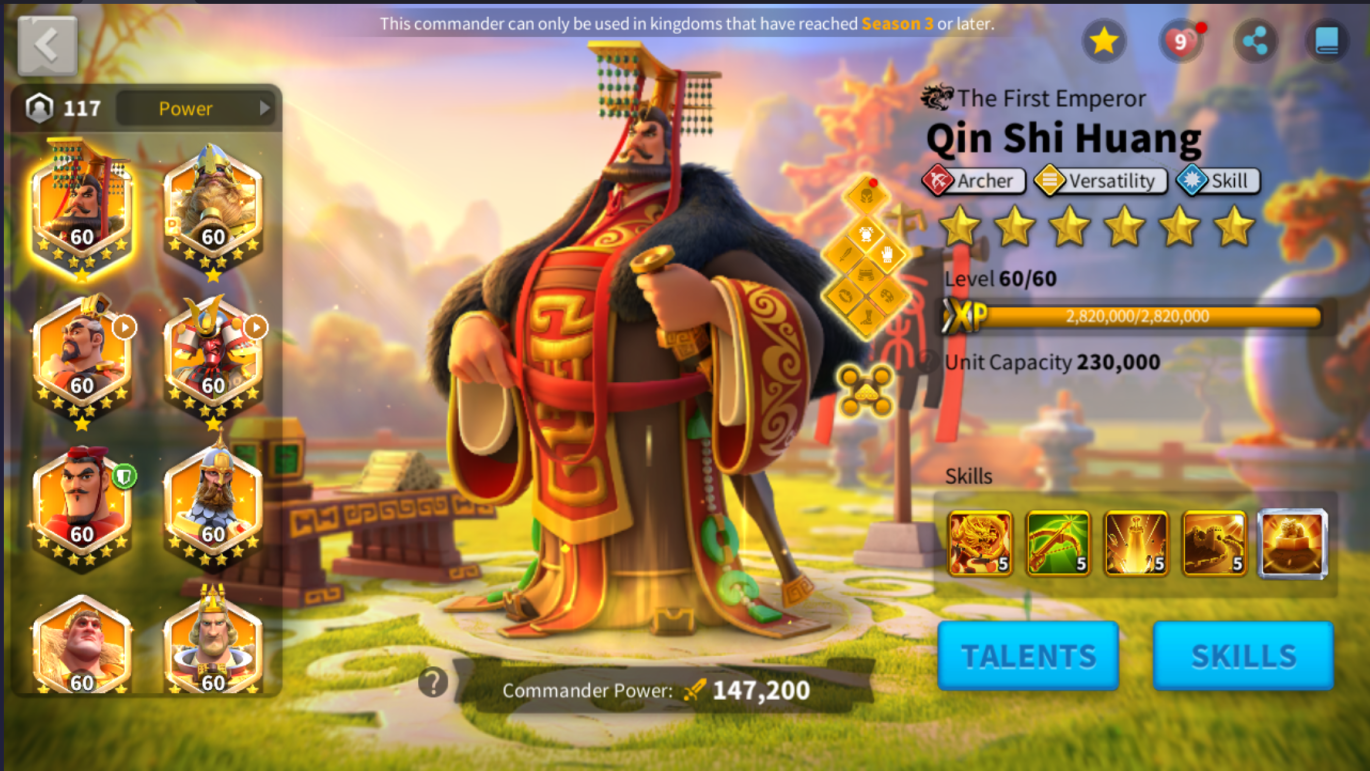View the golden dragon skill
Image resolution: width=1370 pixels, height=771 pixels.
[x=980, y=543]
